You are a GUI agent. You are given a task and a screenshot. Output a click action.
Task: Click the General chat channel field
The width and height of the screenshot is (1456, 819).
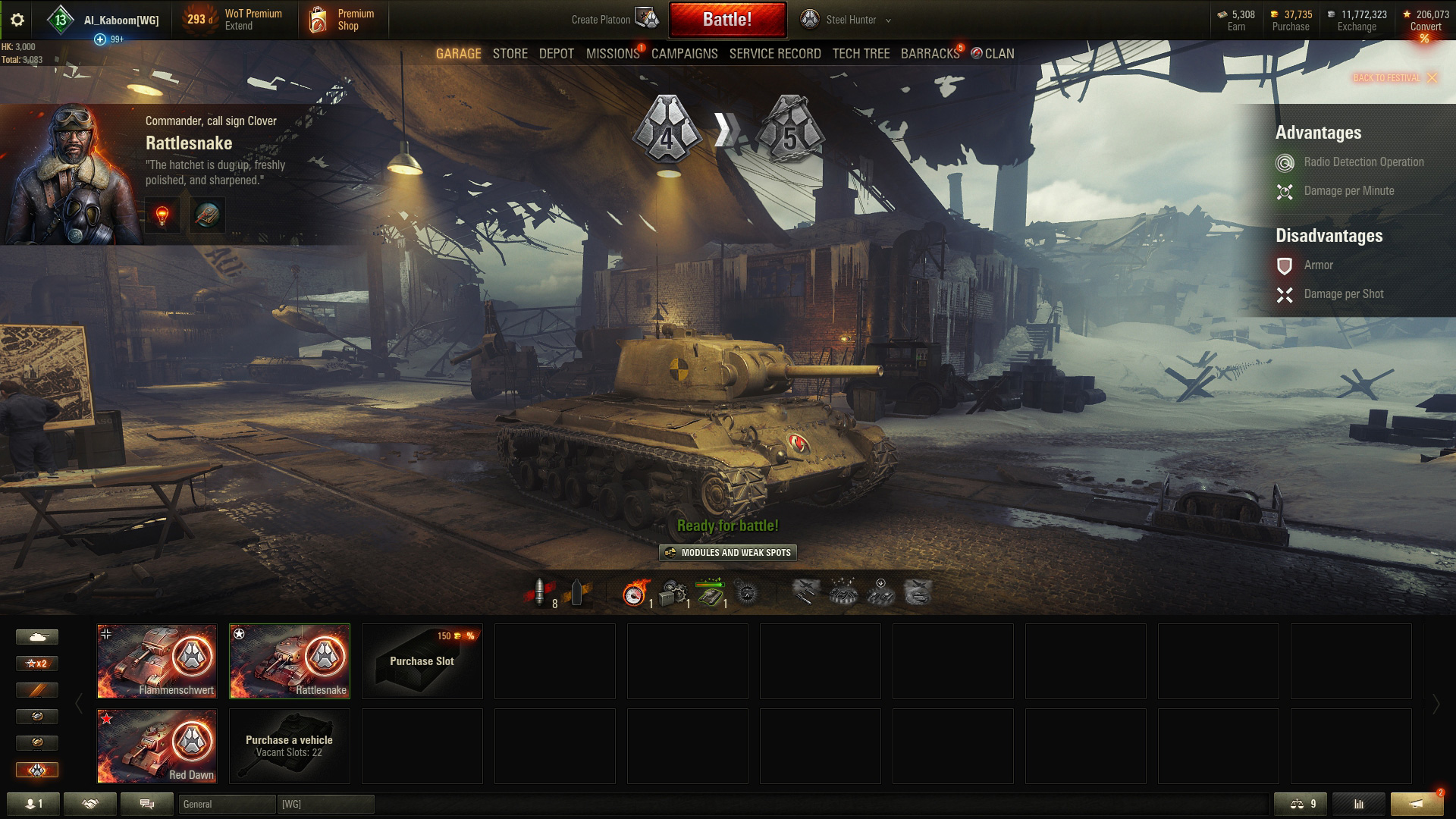click(x=227, y=804)
